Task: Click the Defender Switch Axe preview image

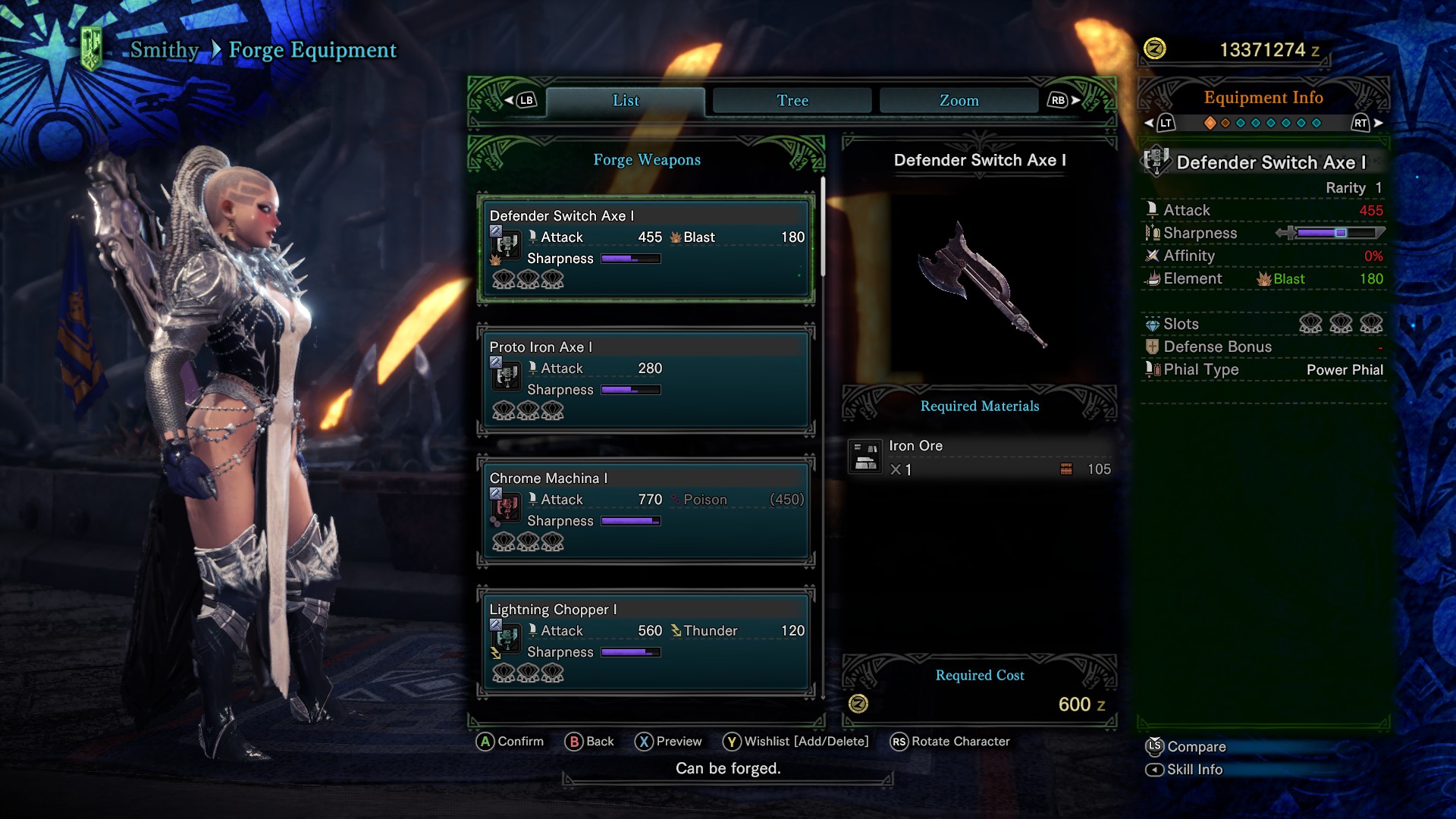Action: [x=980, y=284]
